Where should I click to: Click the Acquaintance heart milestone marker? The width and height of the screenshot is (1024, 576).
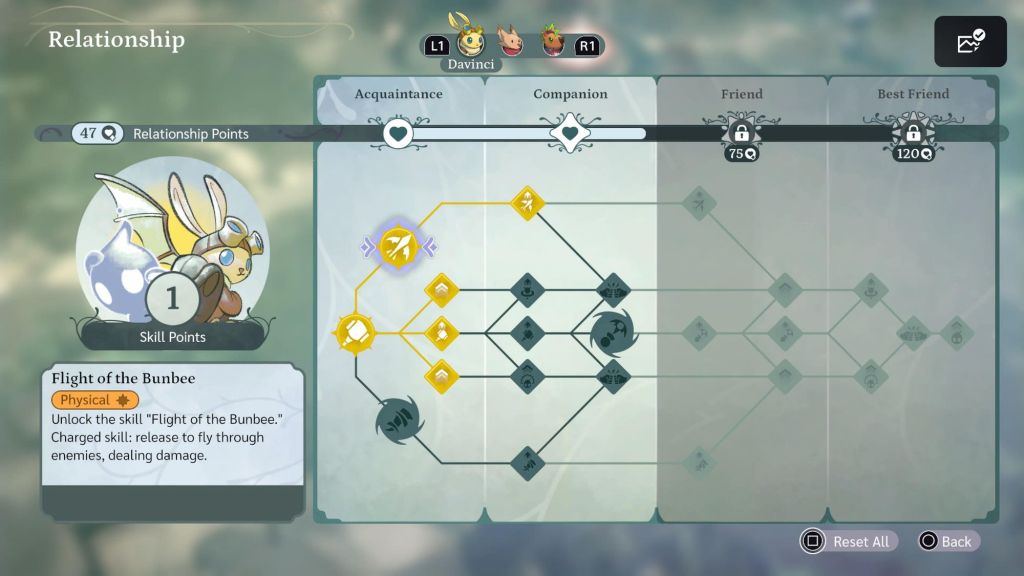[399, 133]
